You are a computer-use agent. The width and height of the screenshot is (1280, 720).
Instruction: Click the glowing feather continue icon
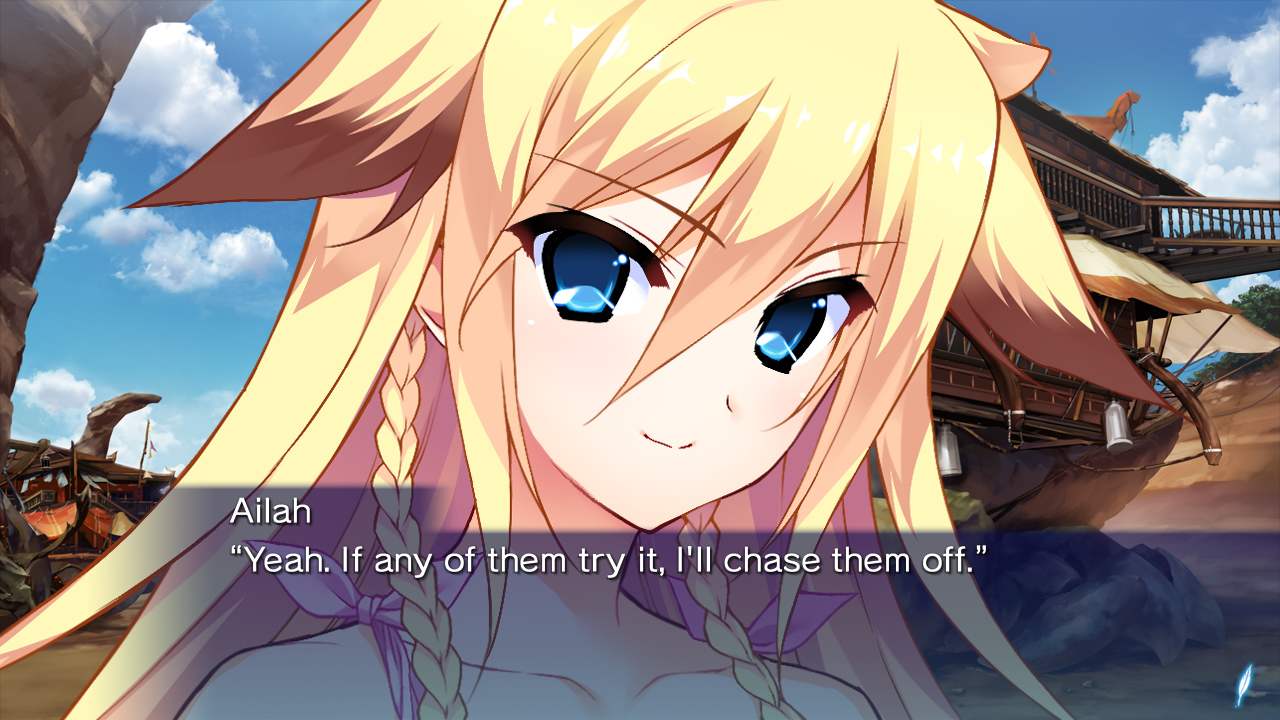[1244, 685]
